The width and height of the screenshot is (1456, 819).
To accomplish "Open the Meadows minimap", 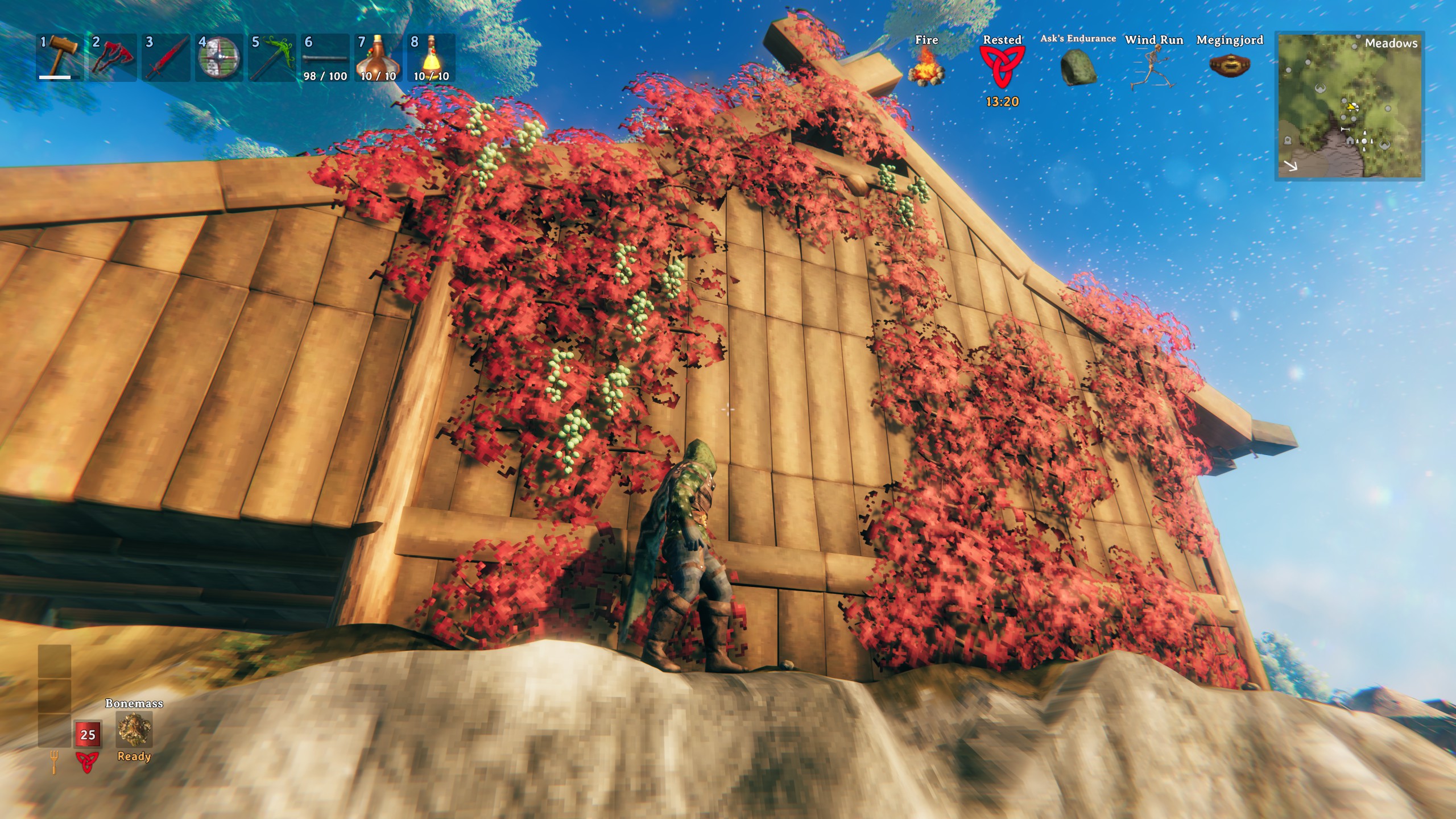I will click(x=1349, y=106).
